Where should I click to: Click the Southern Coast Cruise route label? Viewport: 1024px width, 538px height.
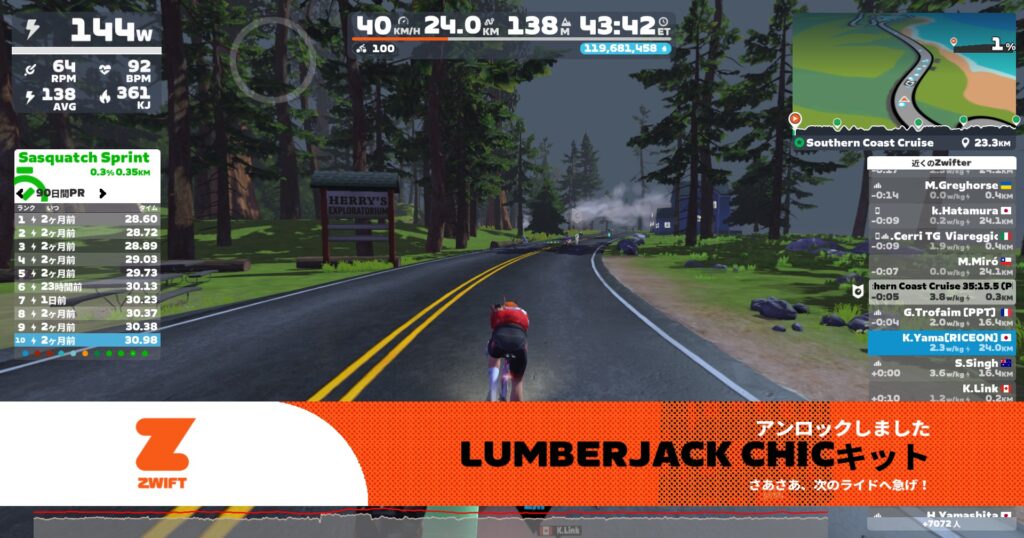[x=868, y=143]
